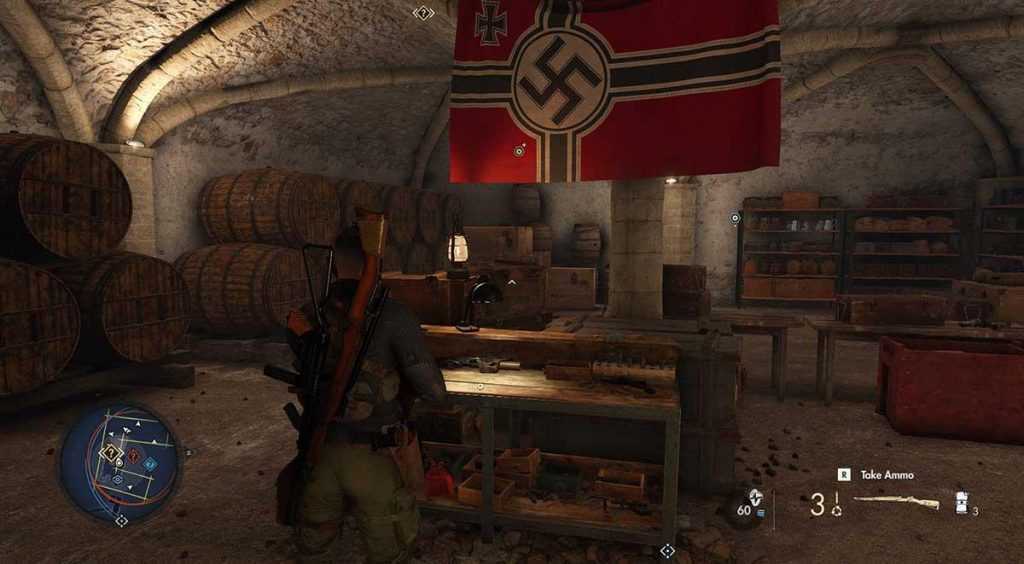This screenshot has height=564, width=1024.
Task: Click the heart rate indicator icon
Action: tap(755, 495)
